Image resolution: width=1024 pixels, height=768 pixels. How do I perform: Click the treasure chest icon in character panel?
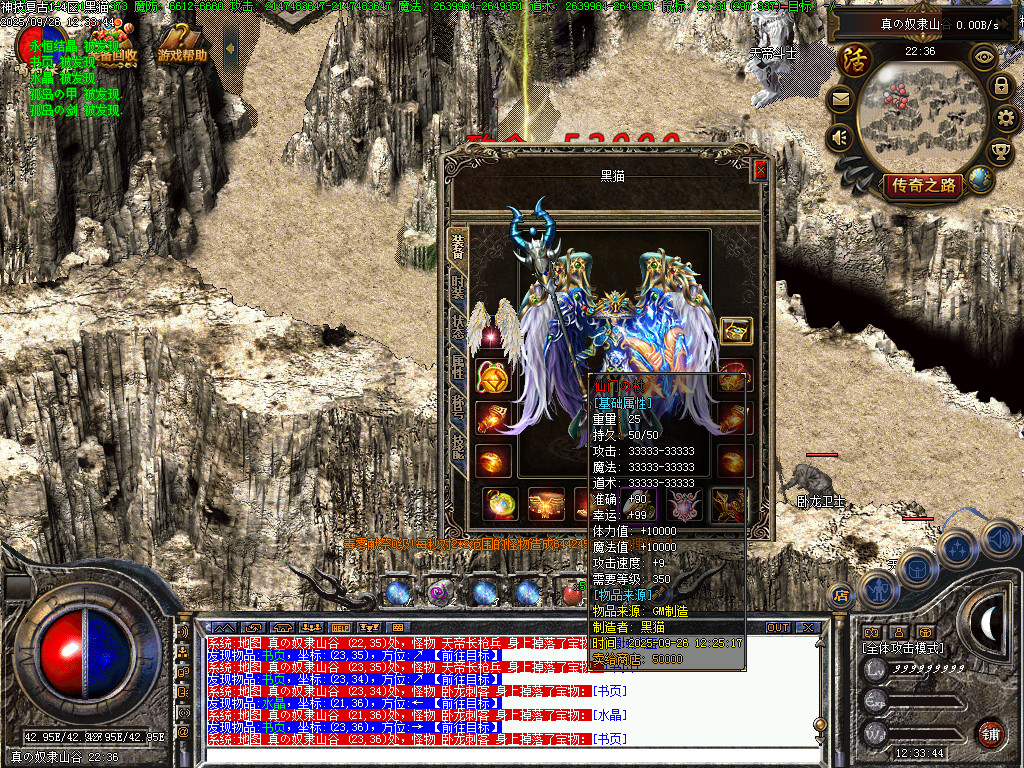(736, 330)
